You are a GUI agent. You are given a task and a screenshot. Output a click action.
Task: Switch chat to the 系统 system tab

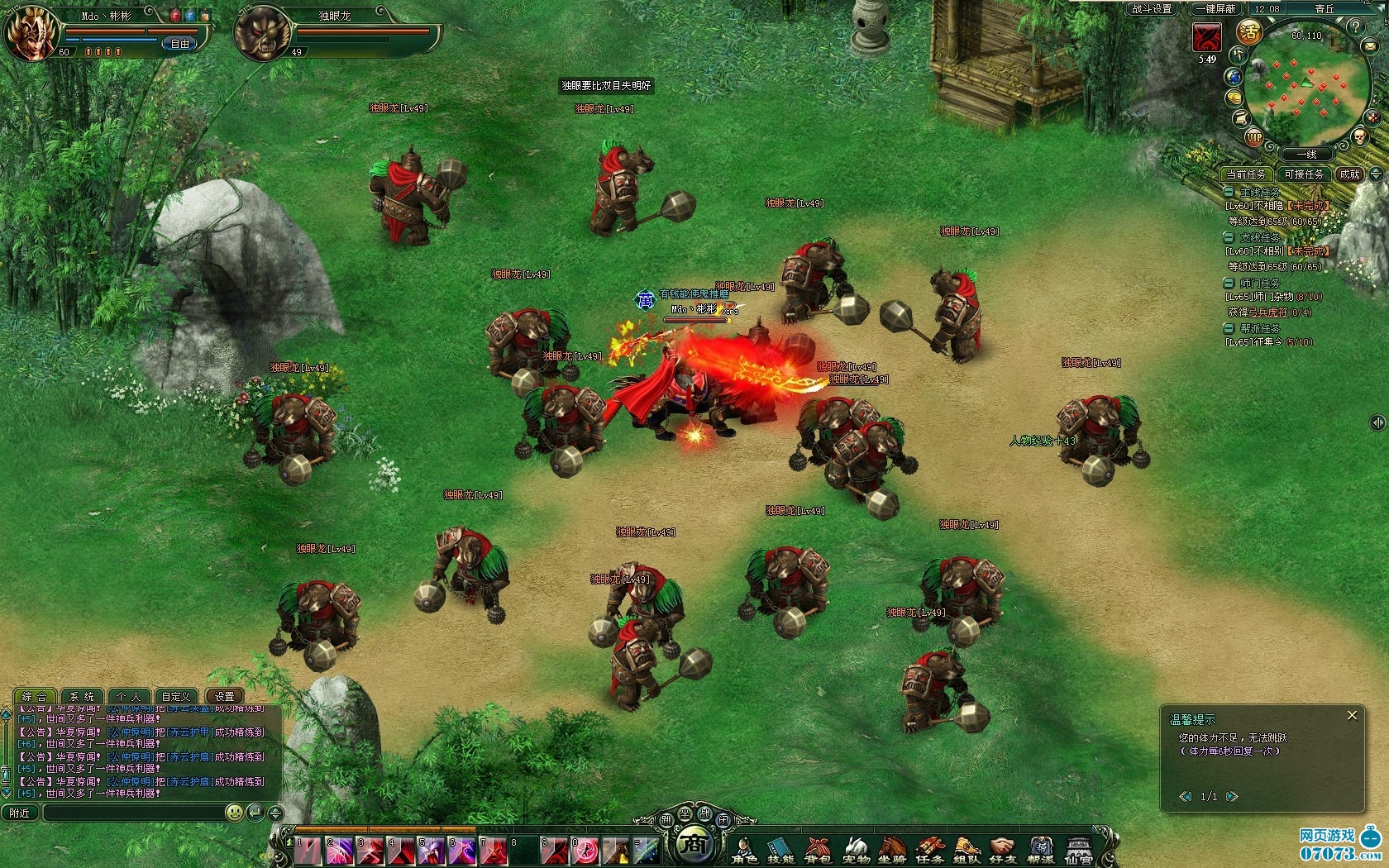(82, 696)
